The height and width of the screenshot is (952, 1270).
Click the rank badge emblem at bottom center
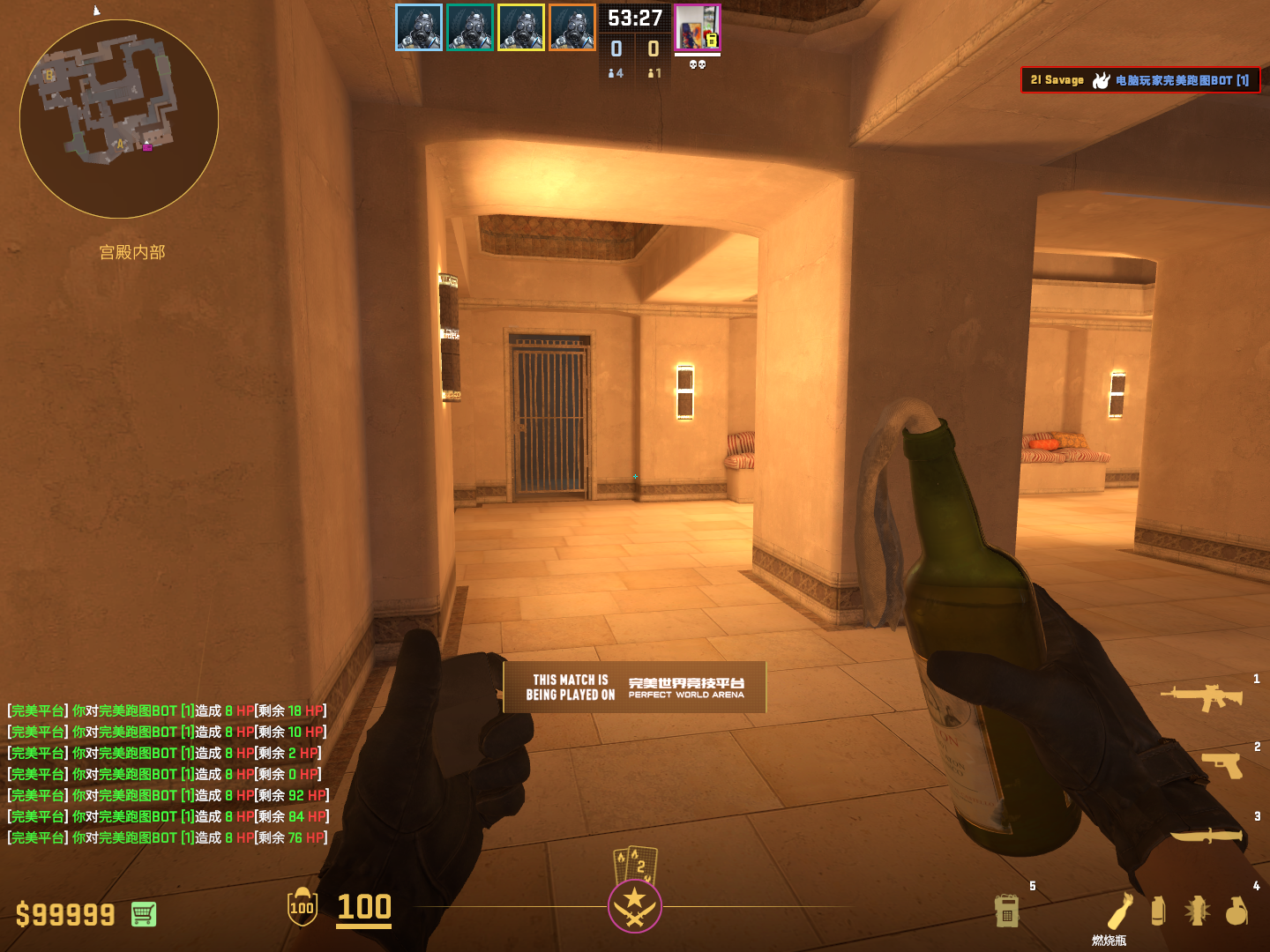(x=635, y=905)
